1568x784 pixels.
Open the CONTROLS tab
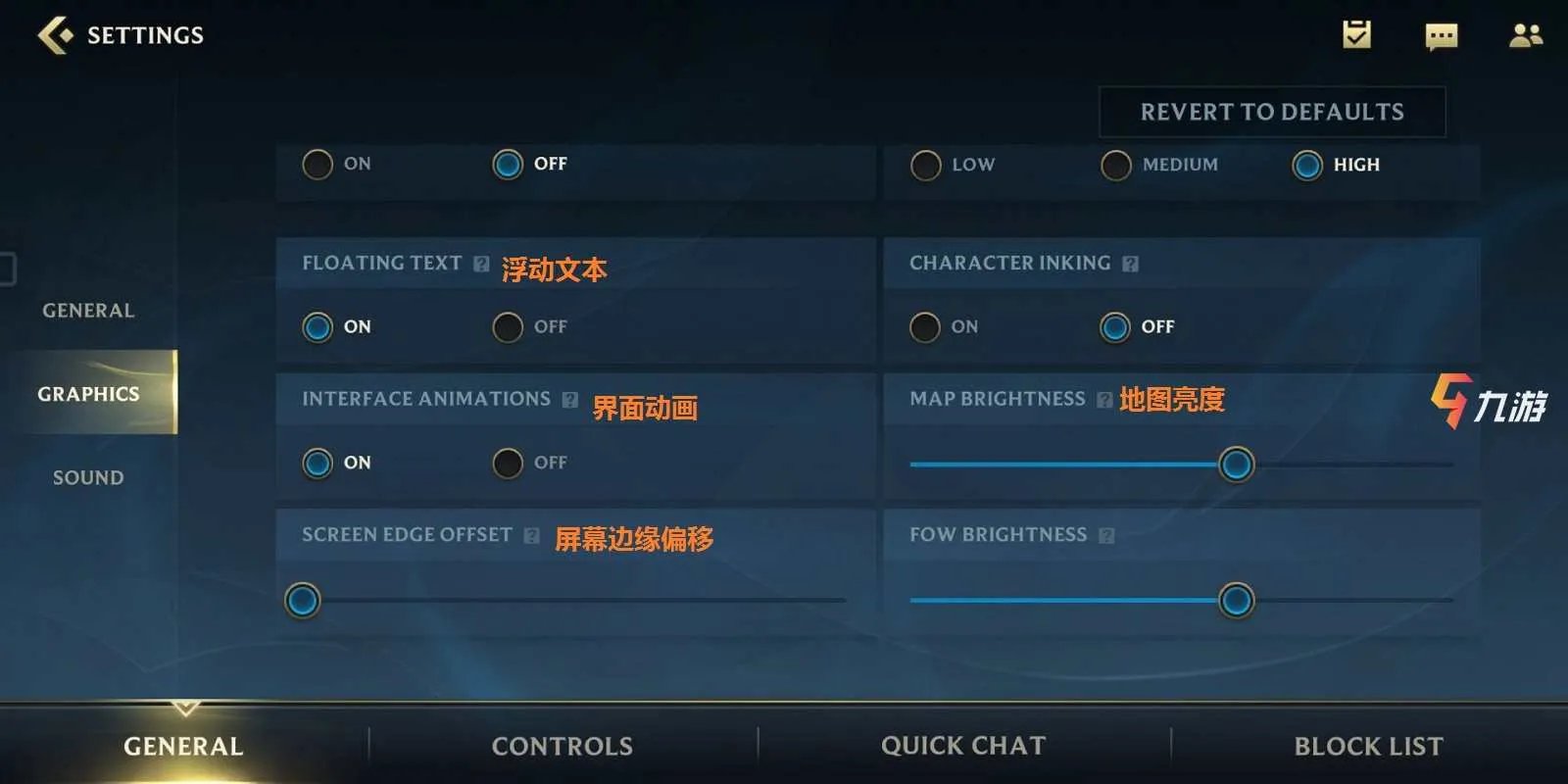coord(562,745)
